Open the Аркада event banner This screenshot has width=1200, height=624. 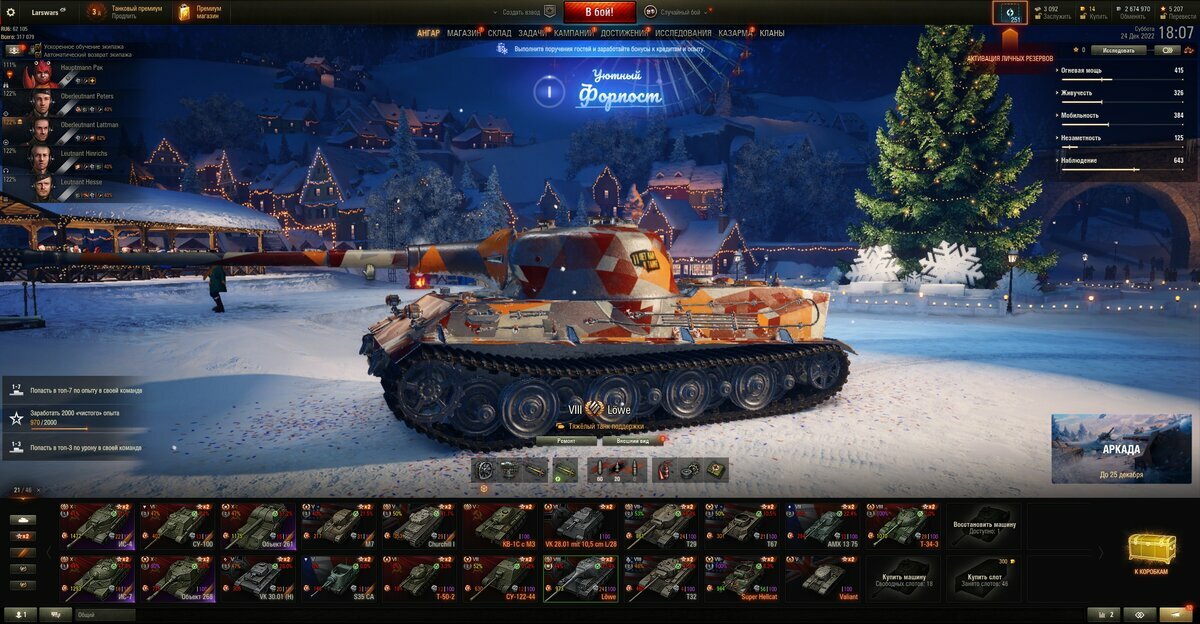(1120, 448)
